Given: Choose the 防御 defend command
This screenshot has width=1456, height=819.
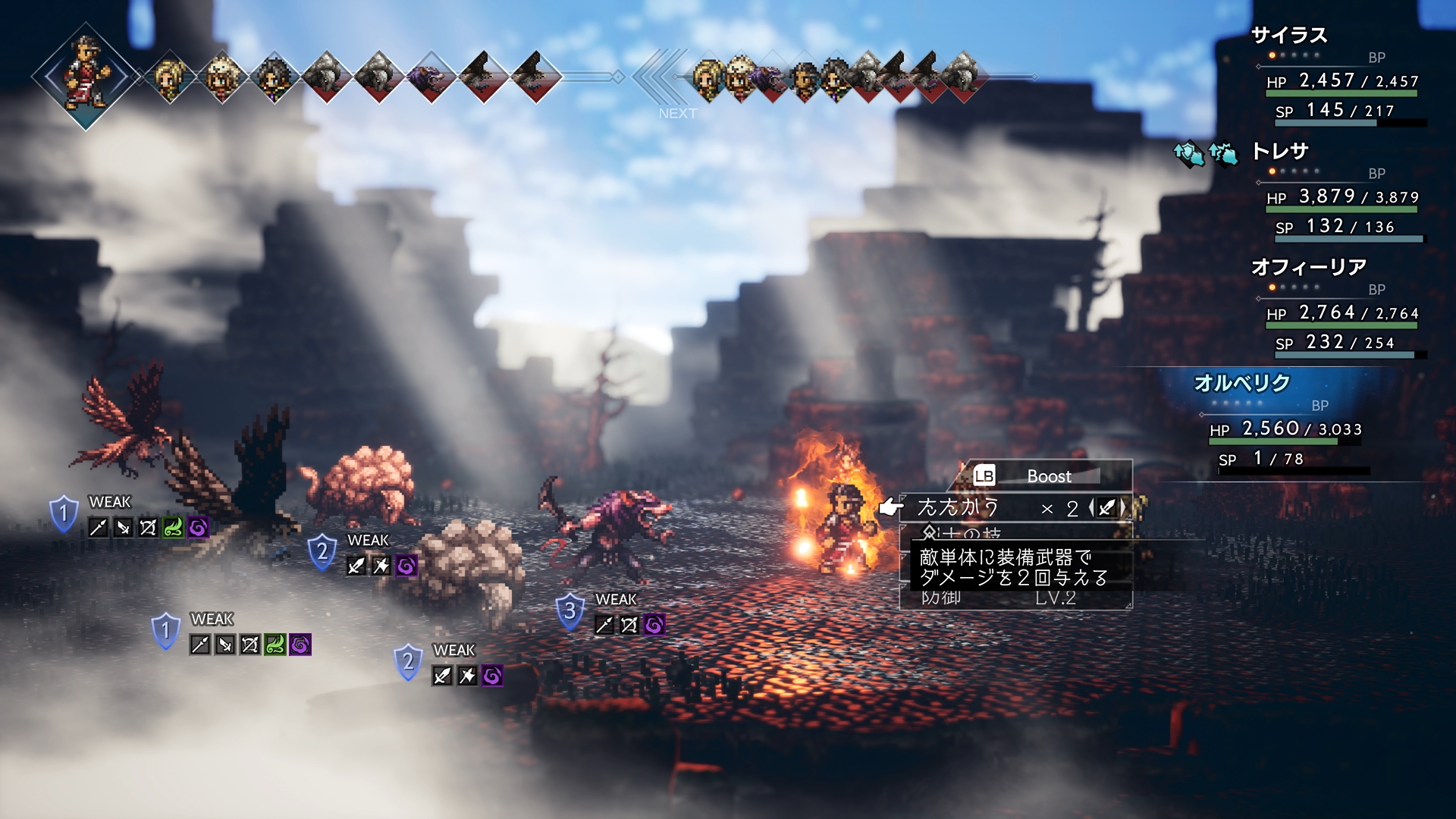Looking at the screenshot, I should (x=942, y=598).
